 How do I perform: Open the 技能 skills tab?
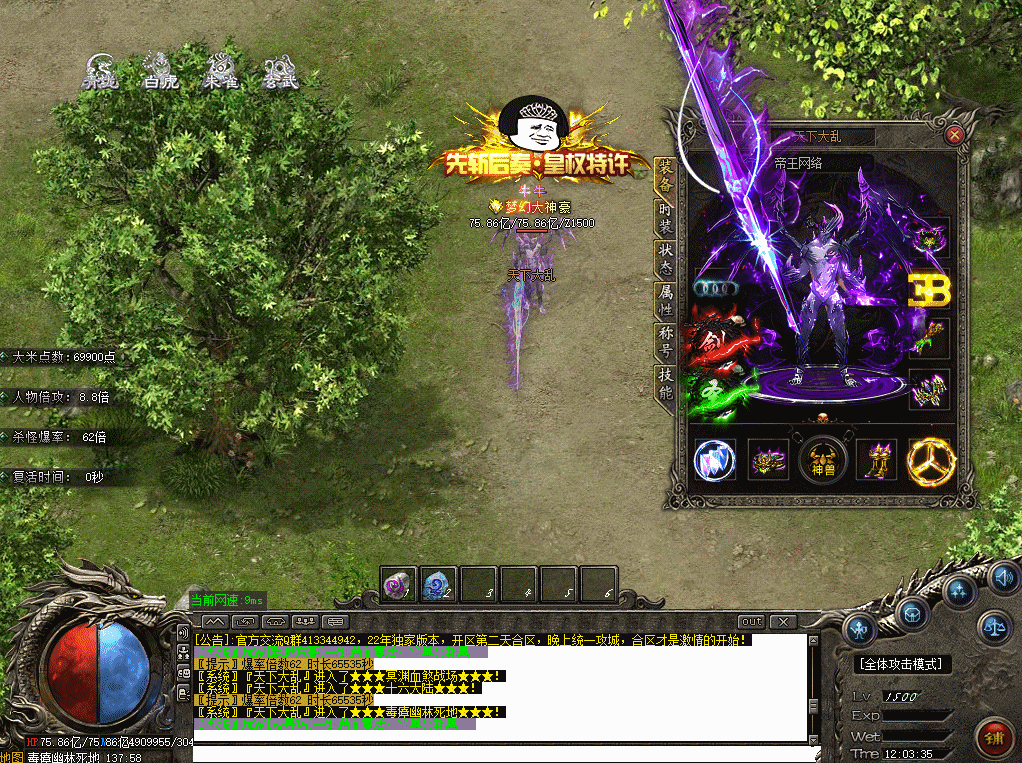tap(665, 384)
